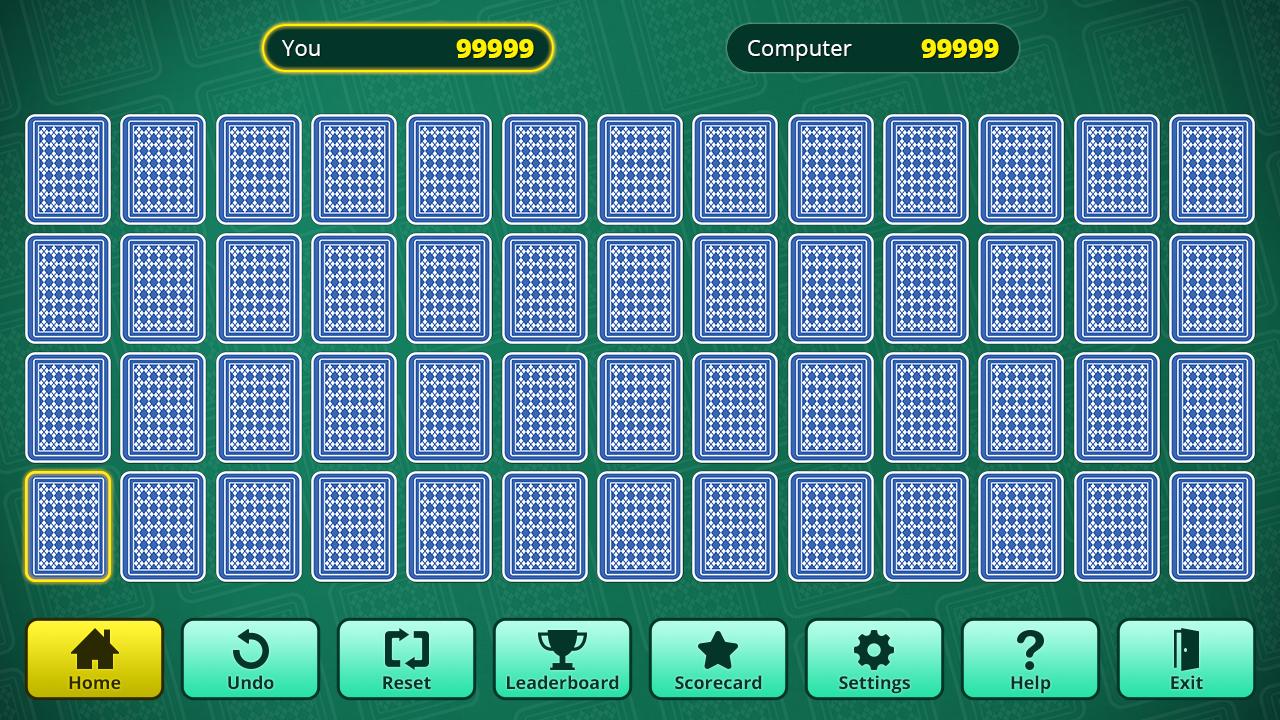The image size is (1280, 720).
Task: Click the Scorecard star icon
Action: pos(718,648)
